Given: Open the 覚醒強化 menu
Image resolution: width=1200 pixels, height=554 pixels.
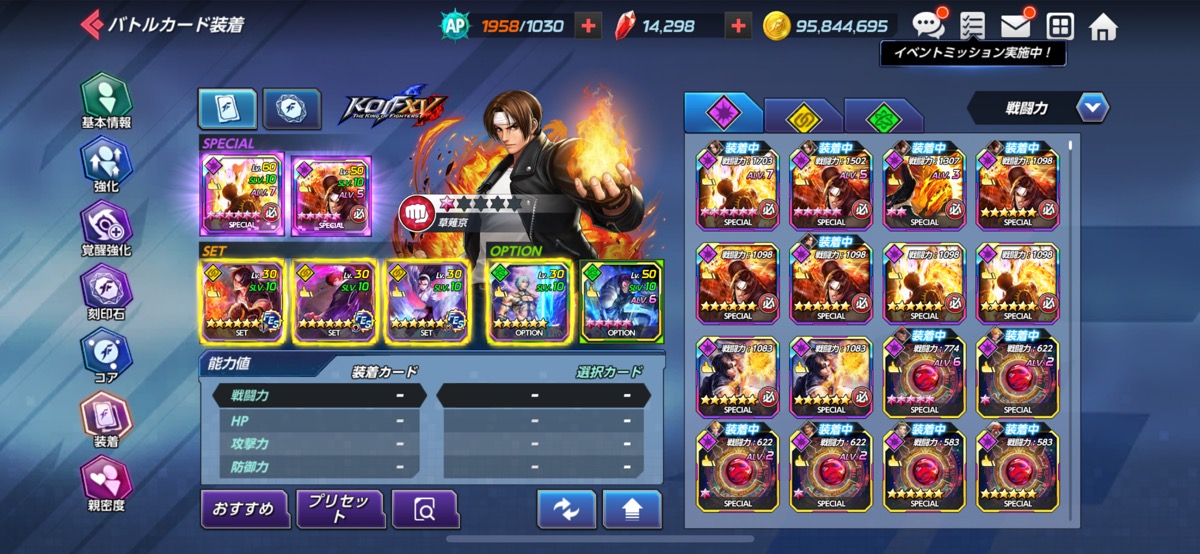Looking at the screenshot, I should pos(106,227).
